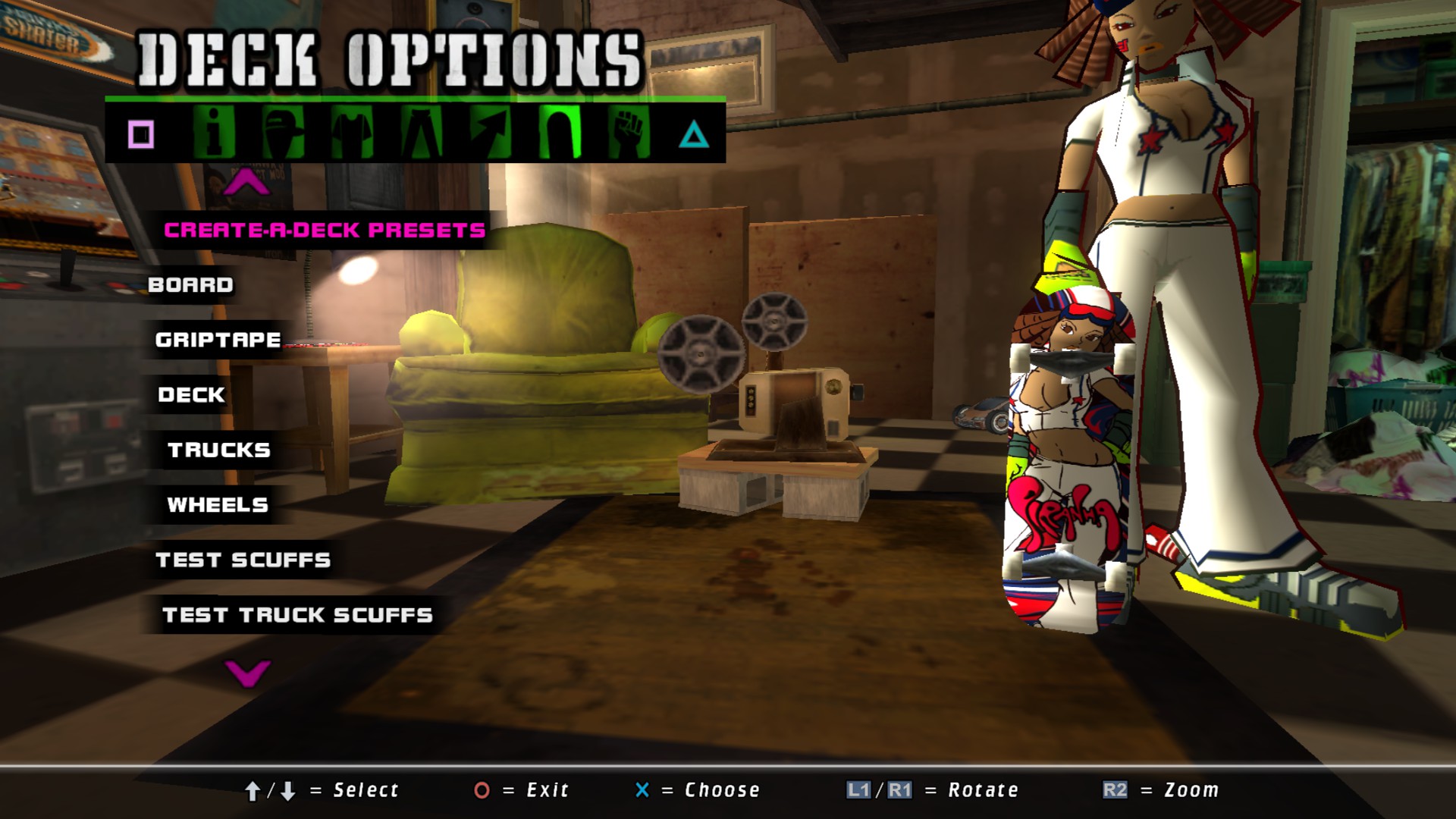Select the highlighted skateboard deck tab
This screenshot has height=819, width=1456.
point(560,132)
